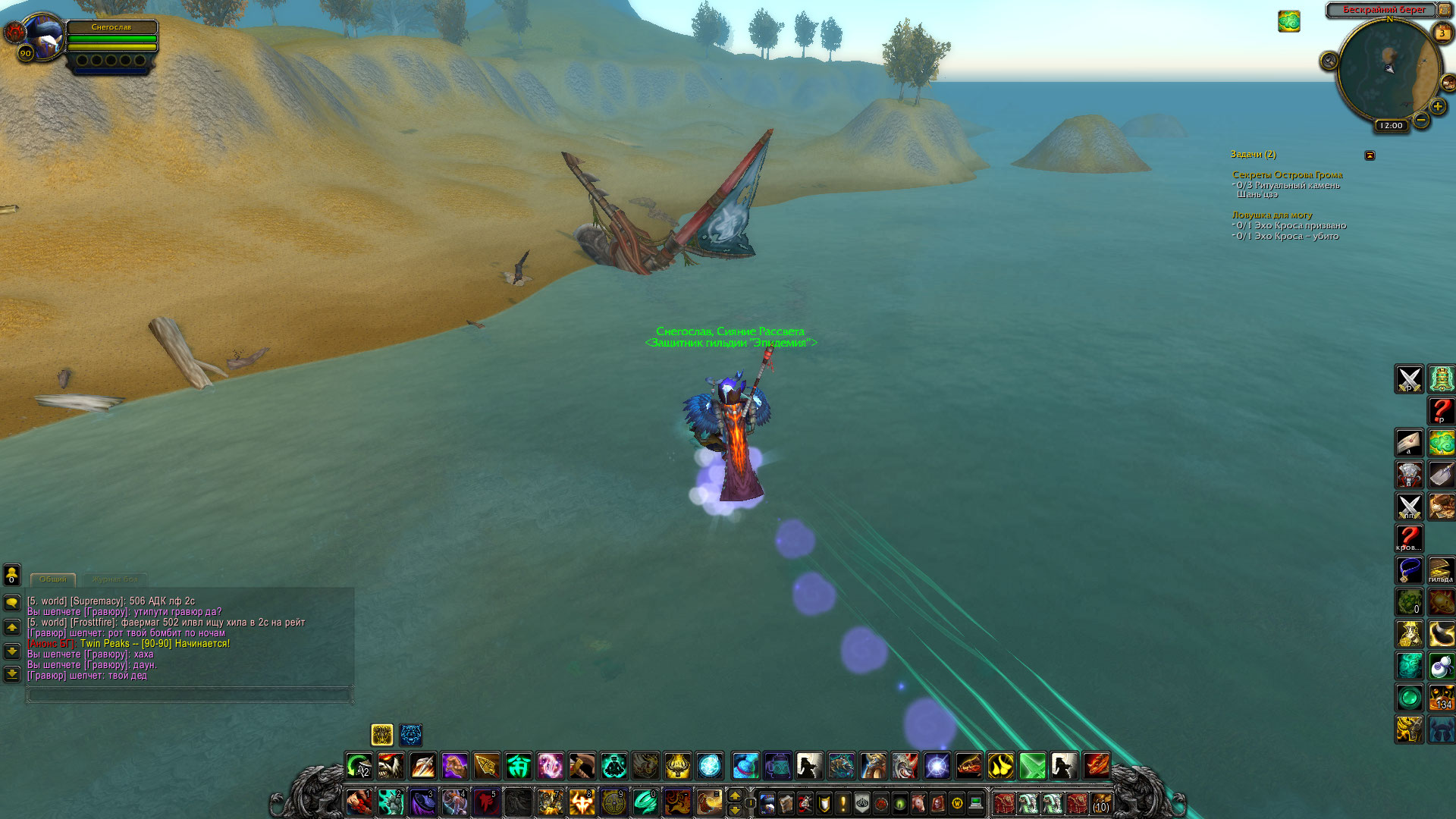
Task: Activate the golden tiger stance button
Action: (382, 734)
